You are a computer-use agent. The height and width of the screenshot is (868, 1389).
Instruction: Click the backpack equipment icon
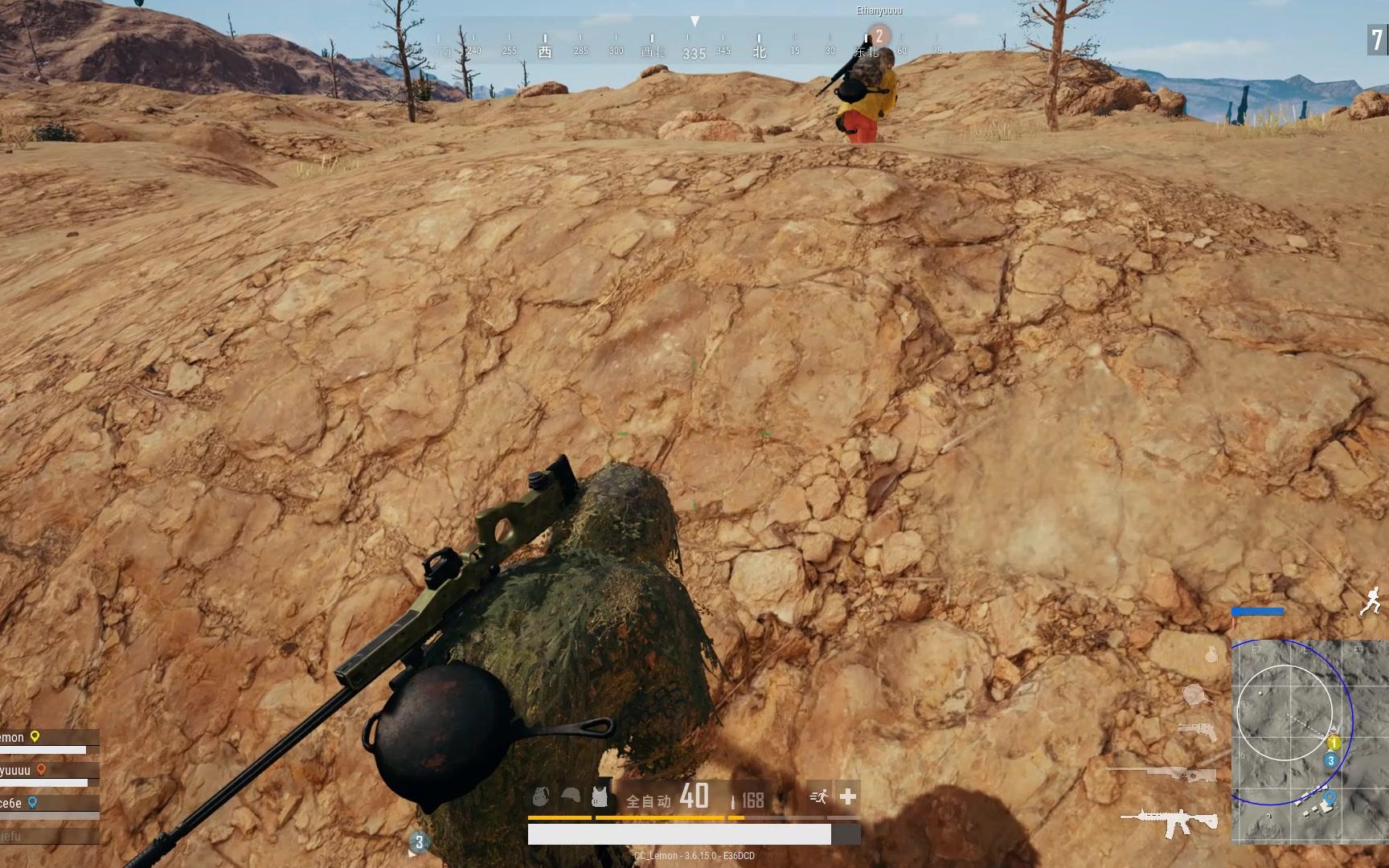point(541,796)
